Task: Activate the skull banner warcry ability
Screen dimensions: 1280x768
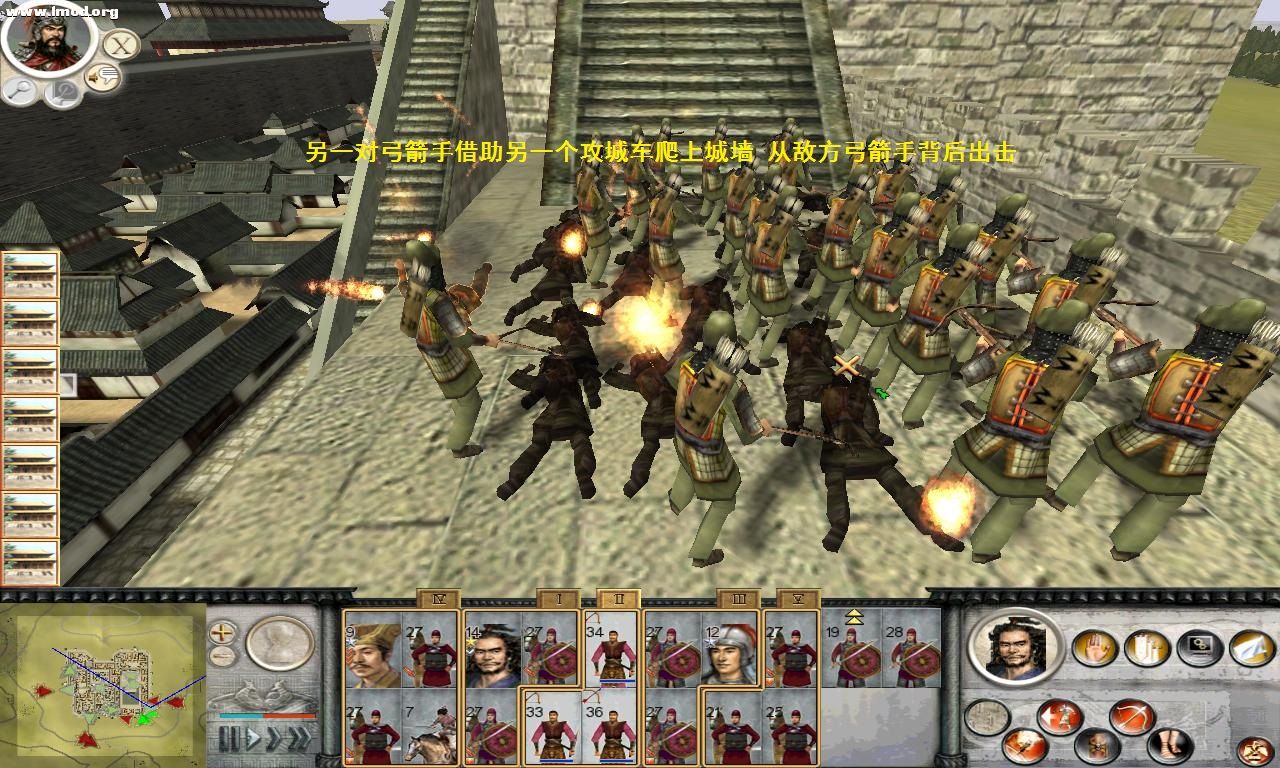Action: pos(1098,748)
